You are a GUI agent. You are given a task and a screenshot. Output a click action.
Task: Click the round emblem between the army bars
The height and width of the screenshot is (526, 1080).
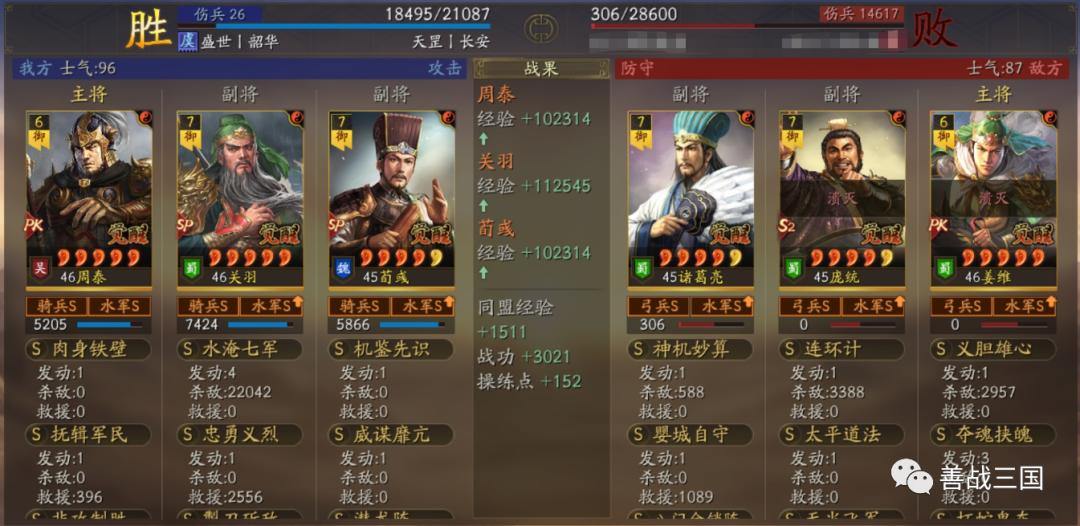coord(540,26)
